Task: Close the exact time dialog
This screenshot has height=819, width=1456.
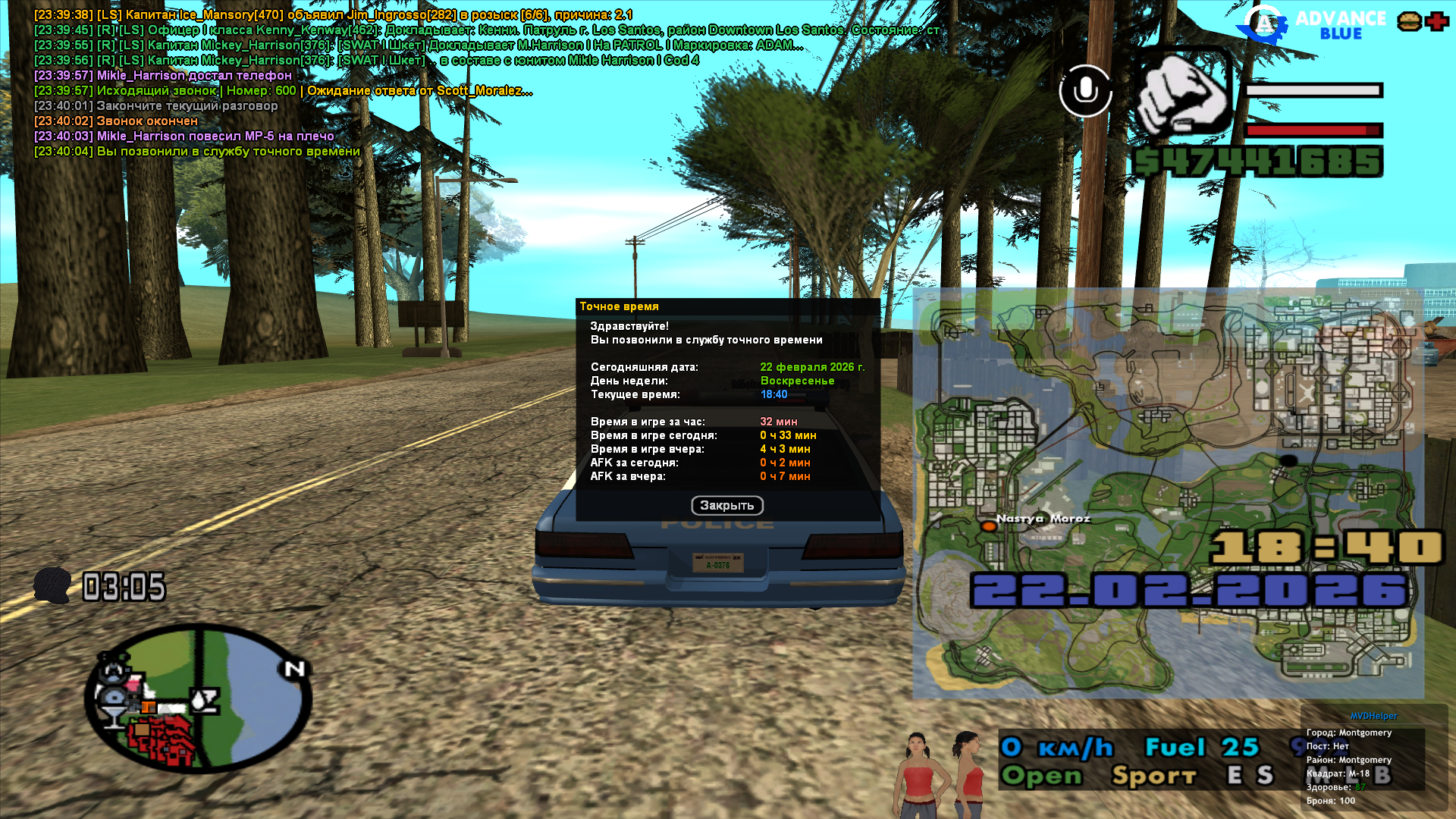Action: pos(726,506)
